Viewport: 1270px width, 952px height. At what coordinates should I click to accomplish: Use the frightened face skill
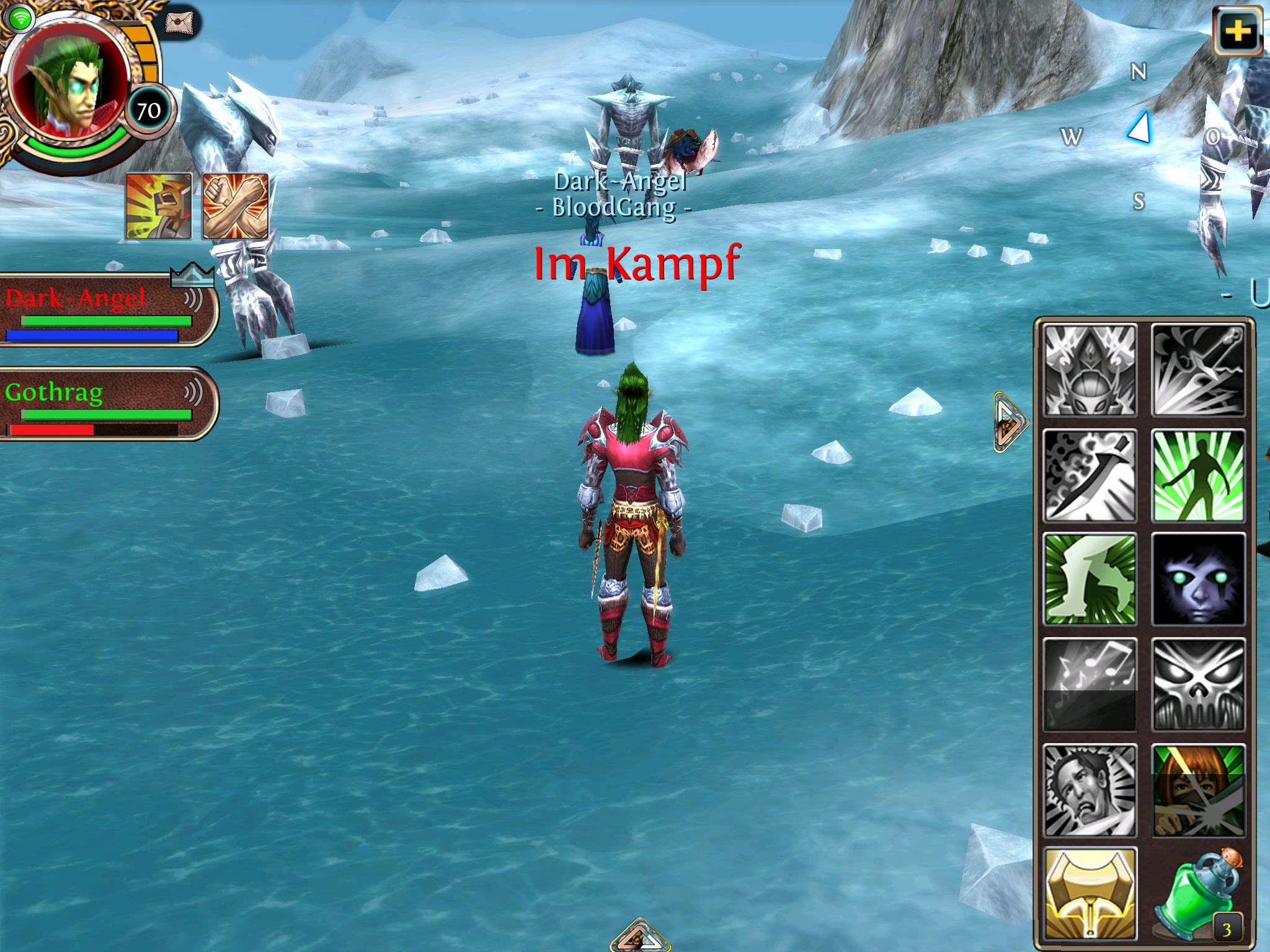coord(1090,790)
